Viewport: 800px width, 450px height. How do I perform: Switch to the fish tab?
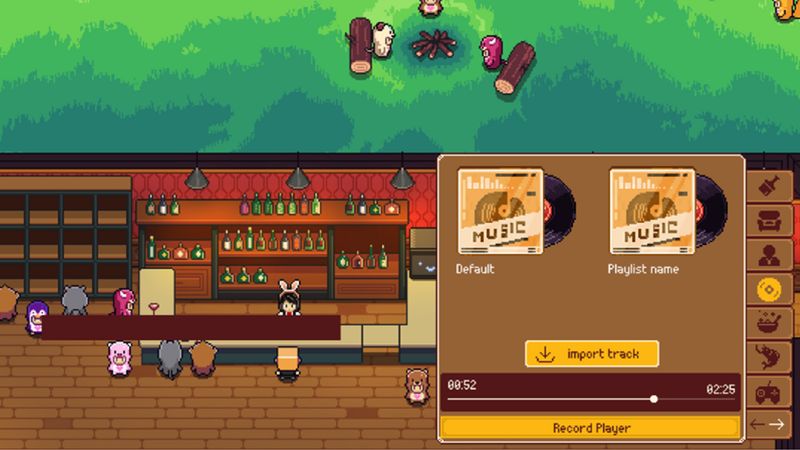coord(771,357)
